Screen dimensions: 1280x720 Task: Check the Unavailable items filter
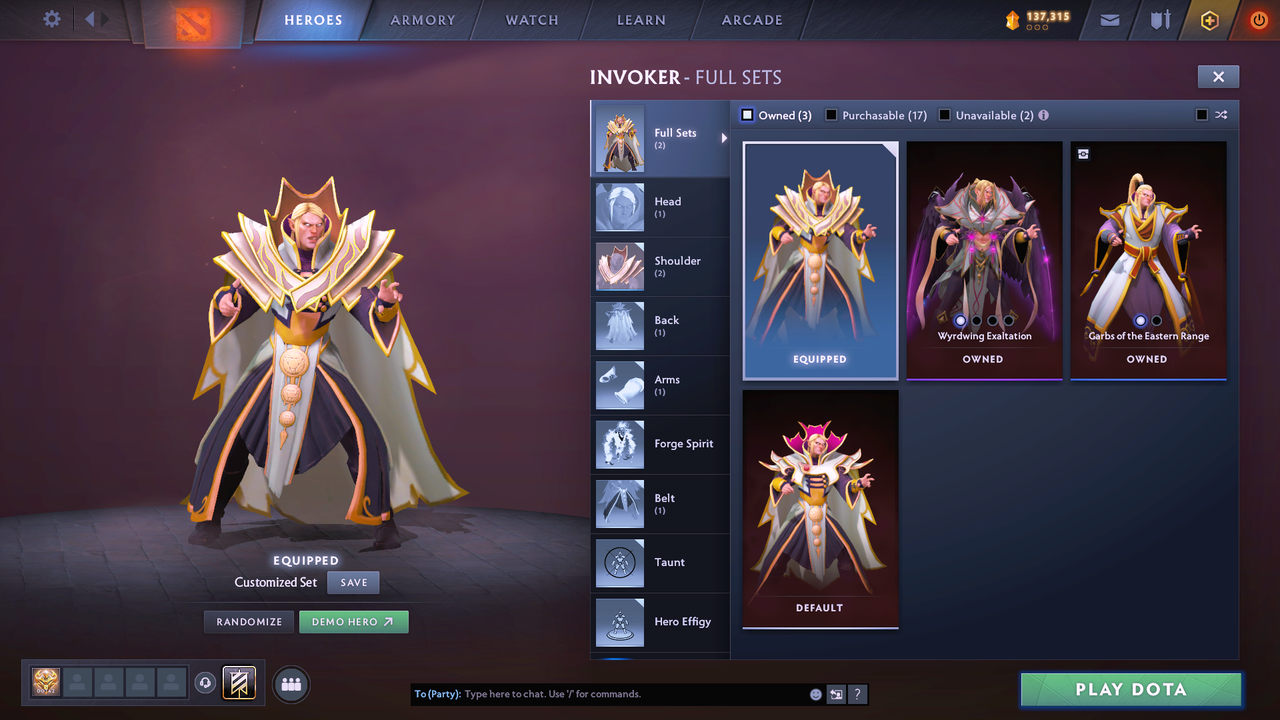pos(945,115)
